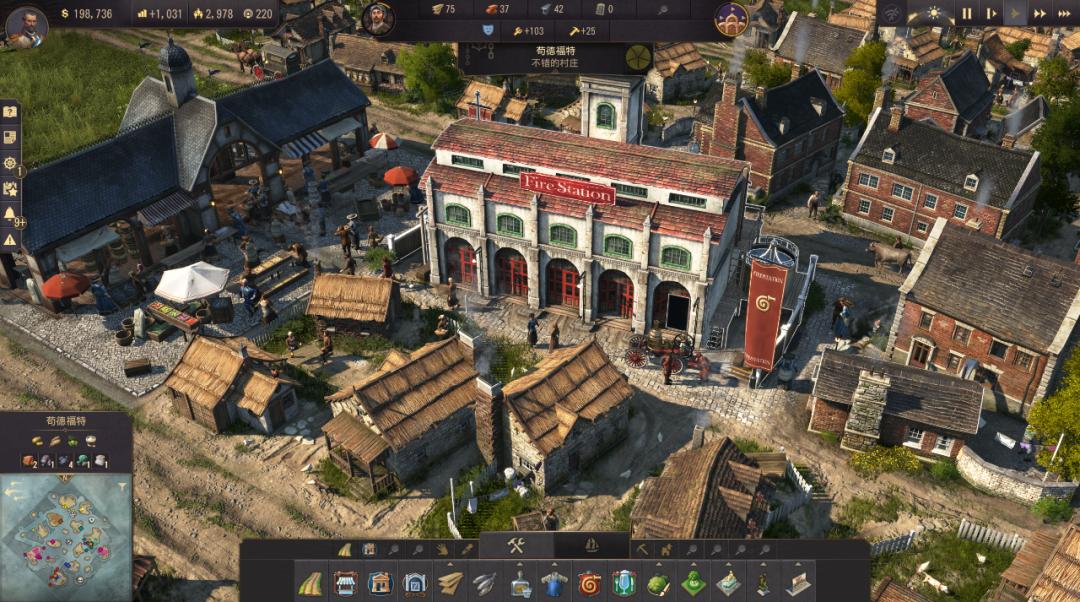1080x602 pixels.
Task: Switch to the ship tab
Action: pyautogui.click(x=591, y=546)
